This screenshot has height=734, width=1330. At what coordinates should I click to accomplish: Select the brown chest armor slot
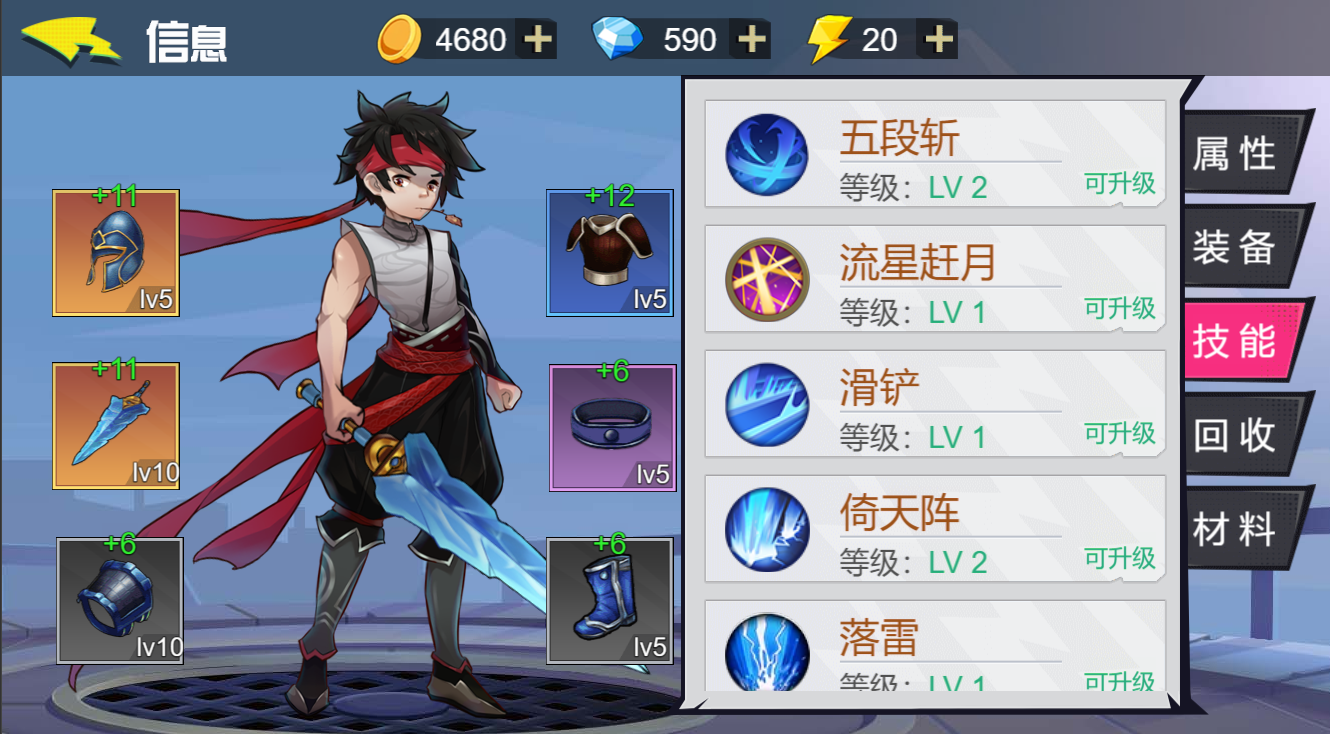[610, 253]
